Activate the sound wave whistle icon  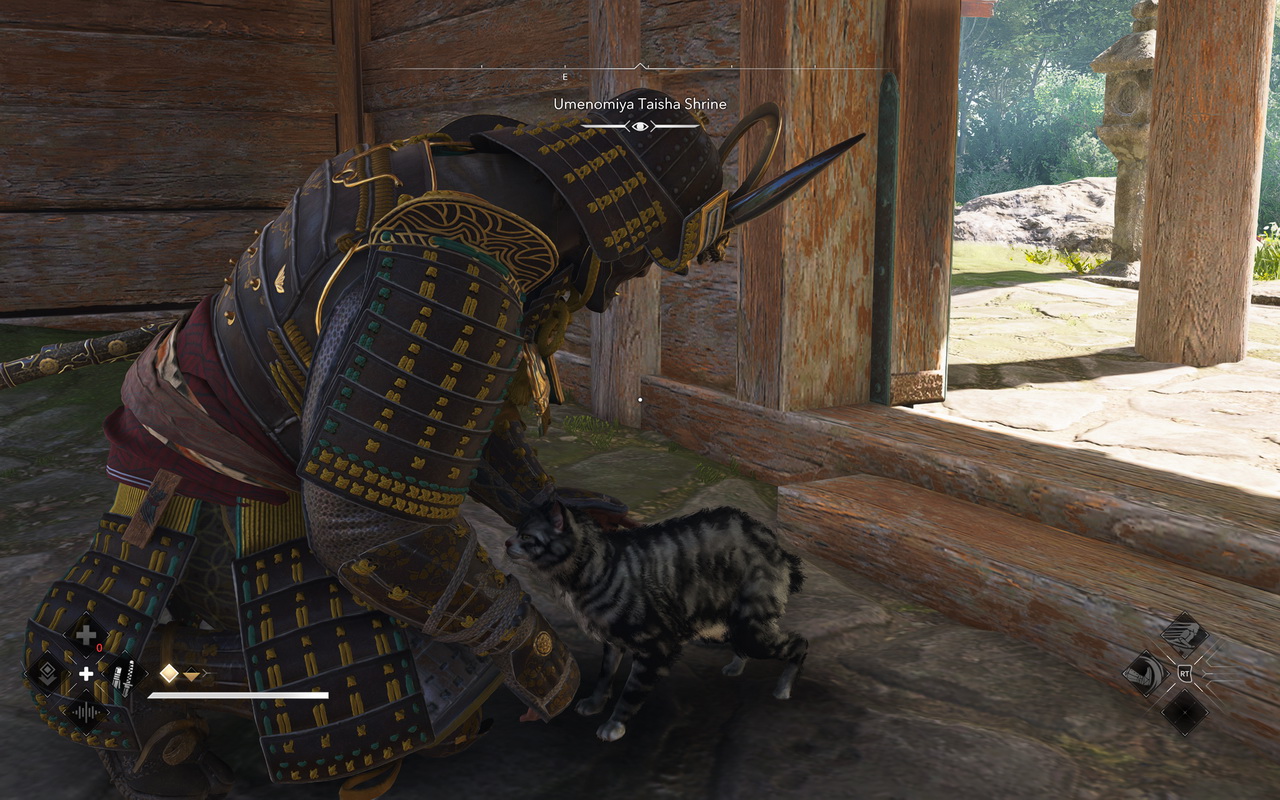87,713
